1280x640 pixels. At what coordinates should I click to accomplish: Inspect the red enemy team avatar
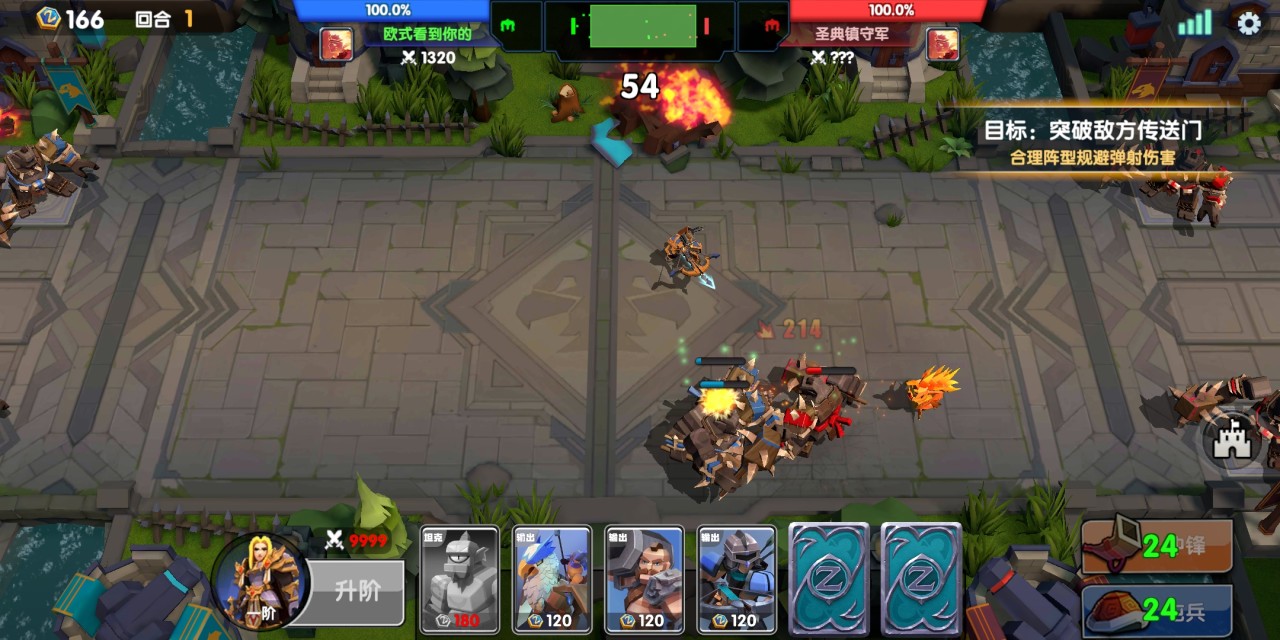(x=942, y=44)
